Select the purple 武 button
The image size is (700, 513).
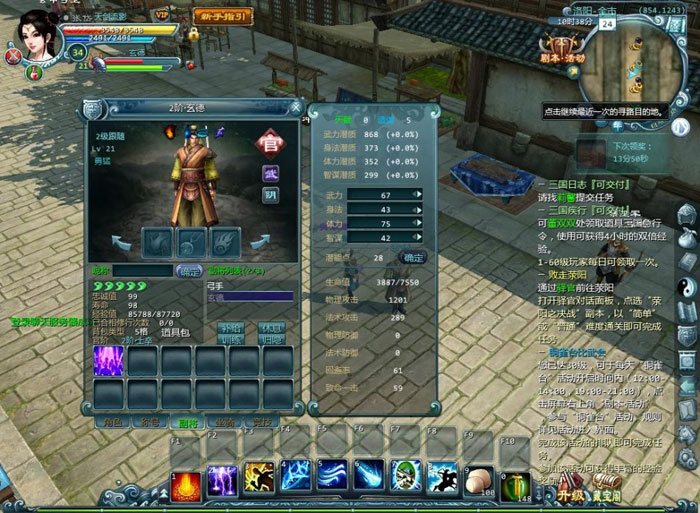pyautogui.click(x=271, y=173)
